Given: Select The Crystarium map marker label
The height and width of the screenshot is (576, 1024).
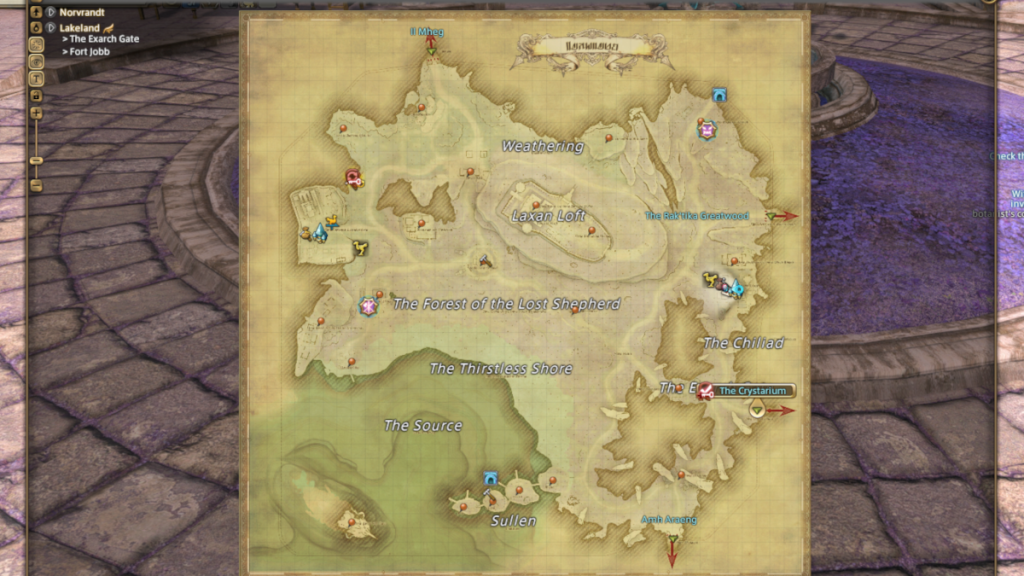Looking at the screenshot, I should click(751, 391).
